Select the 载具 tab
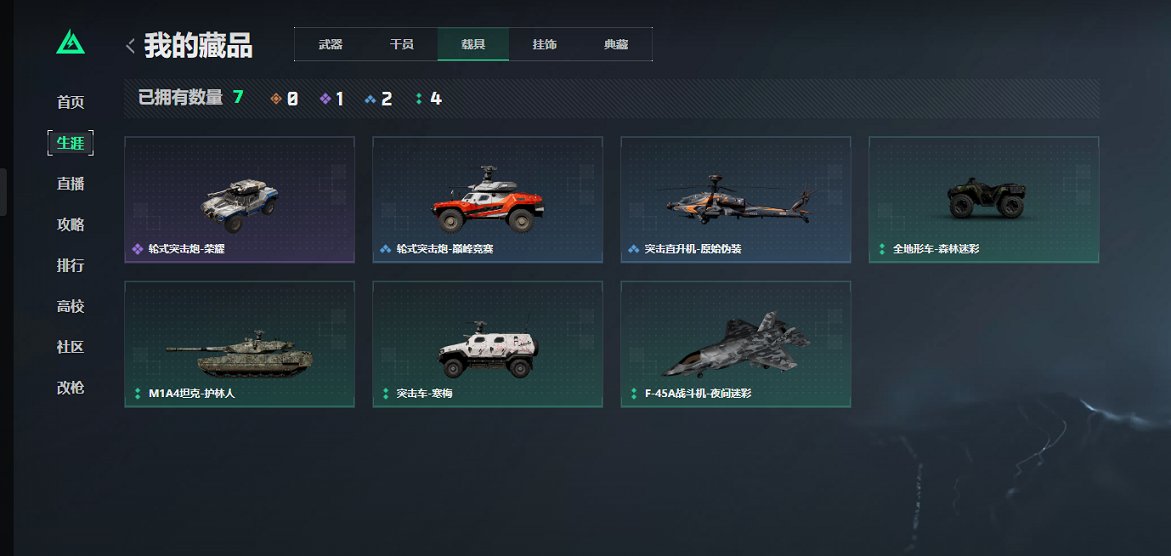The width and height of the screenshot is (1171, 556). point(473,45)
